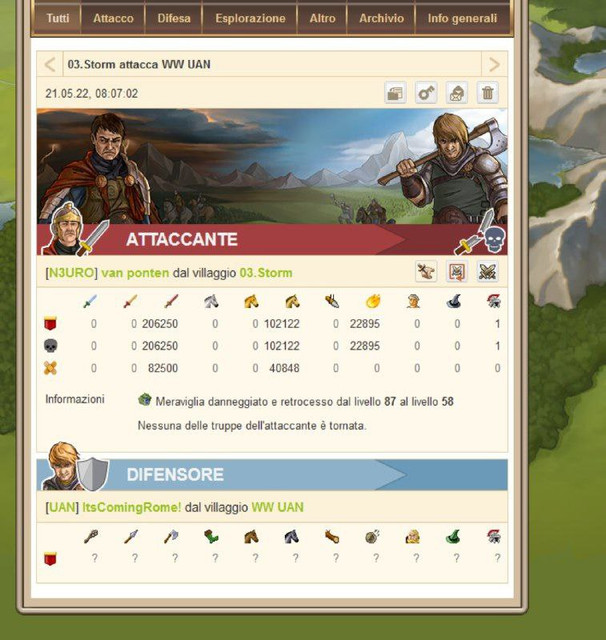Click the key icon button
606x640 pixels.
426,93
